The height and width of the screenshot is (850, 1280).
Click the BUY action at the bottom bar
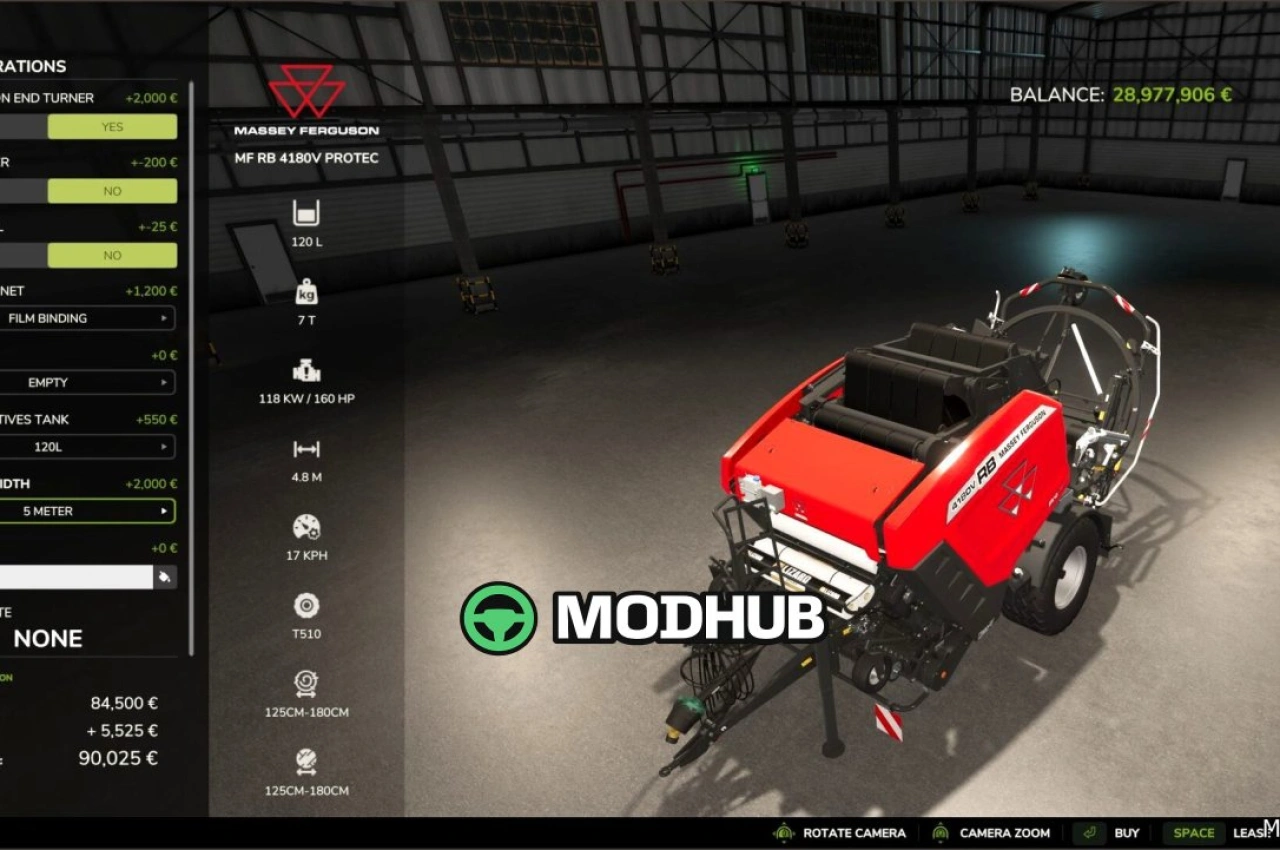(1127, 832)
